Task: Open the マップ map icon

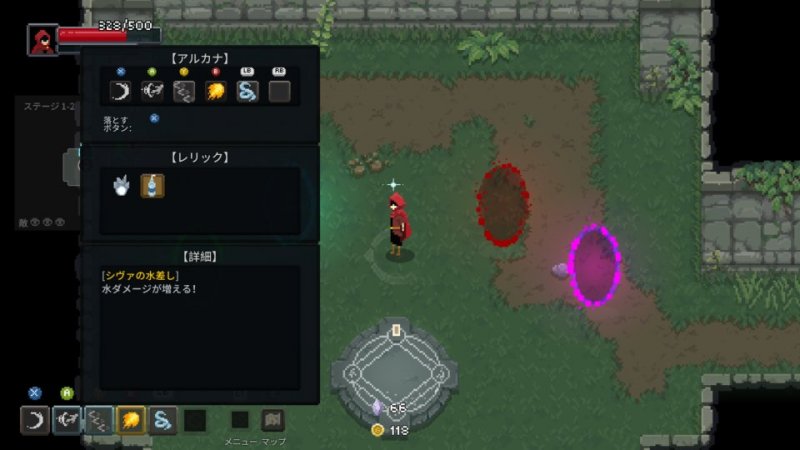Action: [273, 420]
